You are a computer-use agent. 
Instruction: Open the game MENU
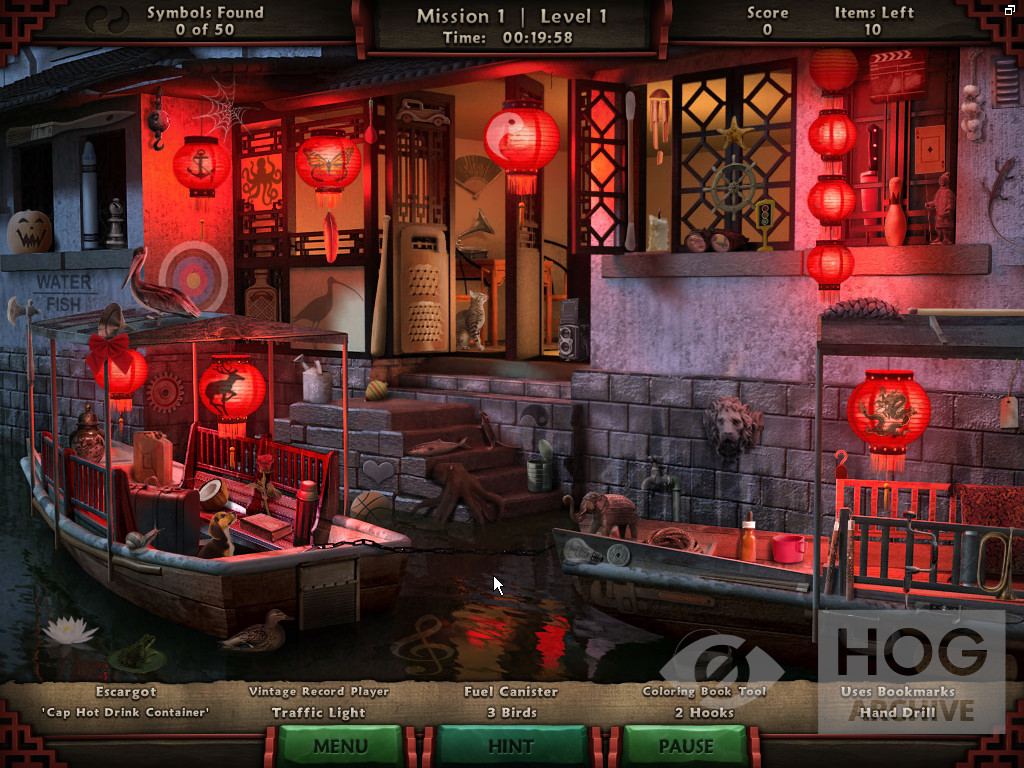(339, 746)
